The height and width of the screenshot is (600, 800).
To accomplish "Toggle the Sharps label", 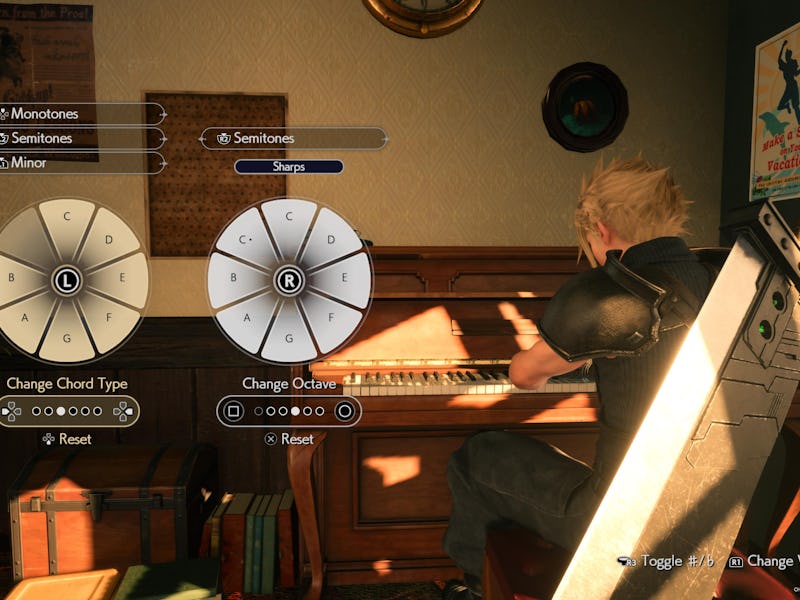I will pyautogui.click(x=289, y=167).
